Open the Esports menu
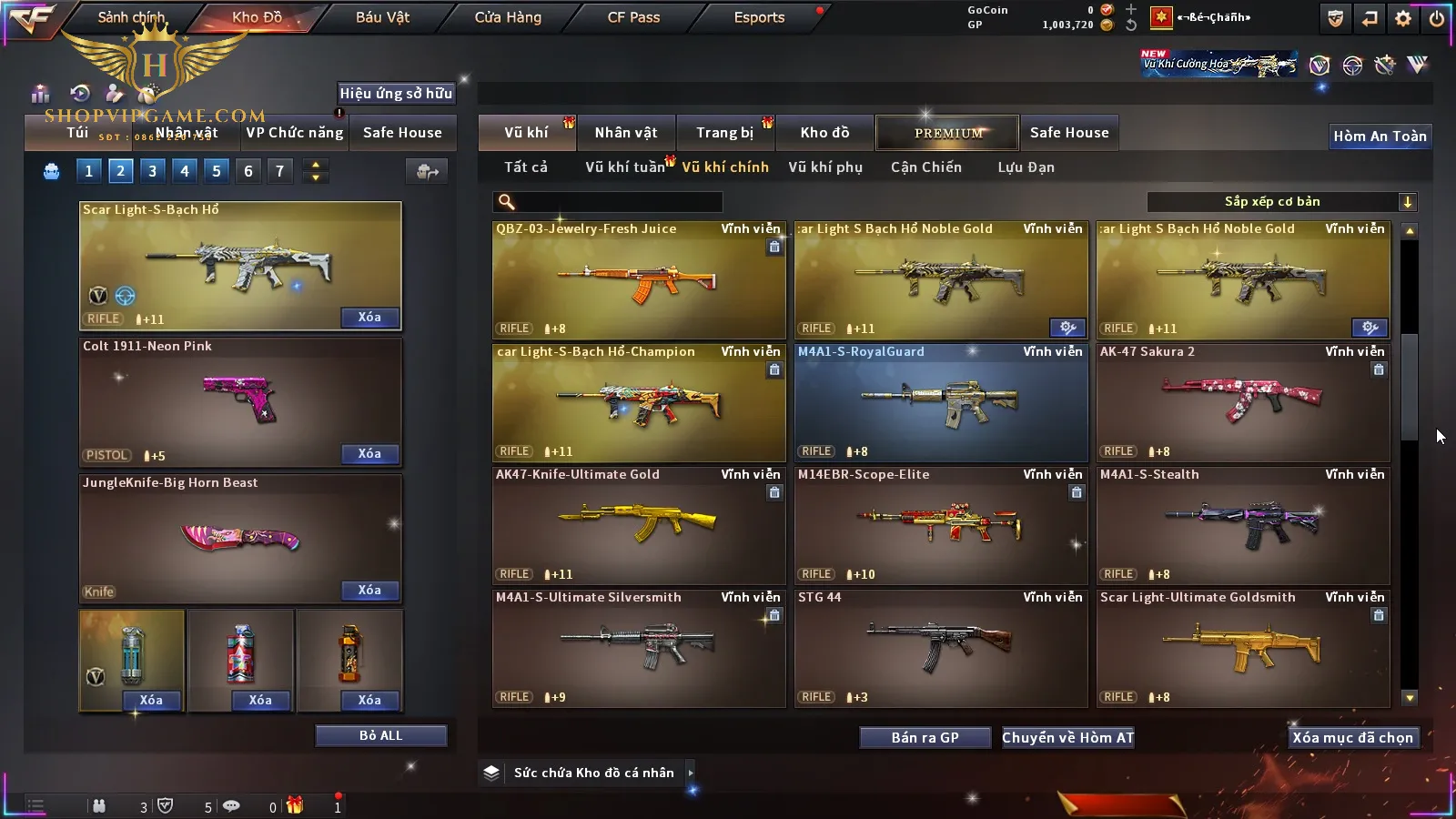Viewport: 1456px width, 819px height. 759,17
